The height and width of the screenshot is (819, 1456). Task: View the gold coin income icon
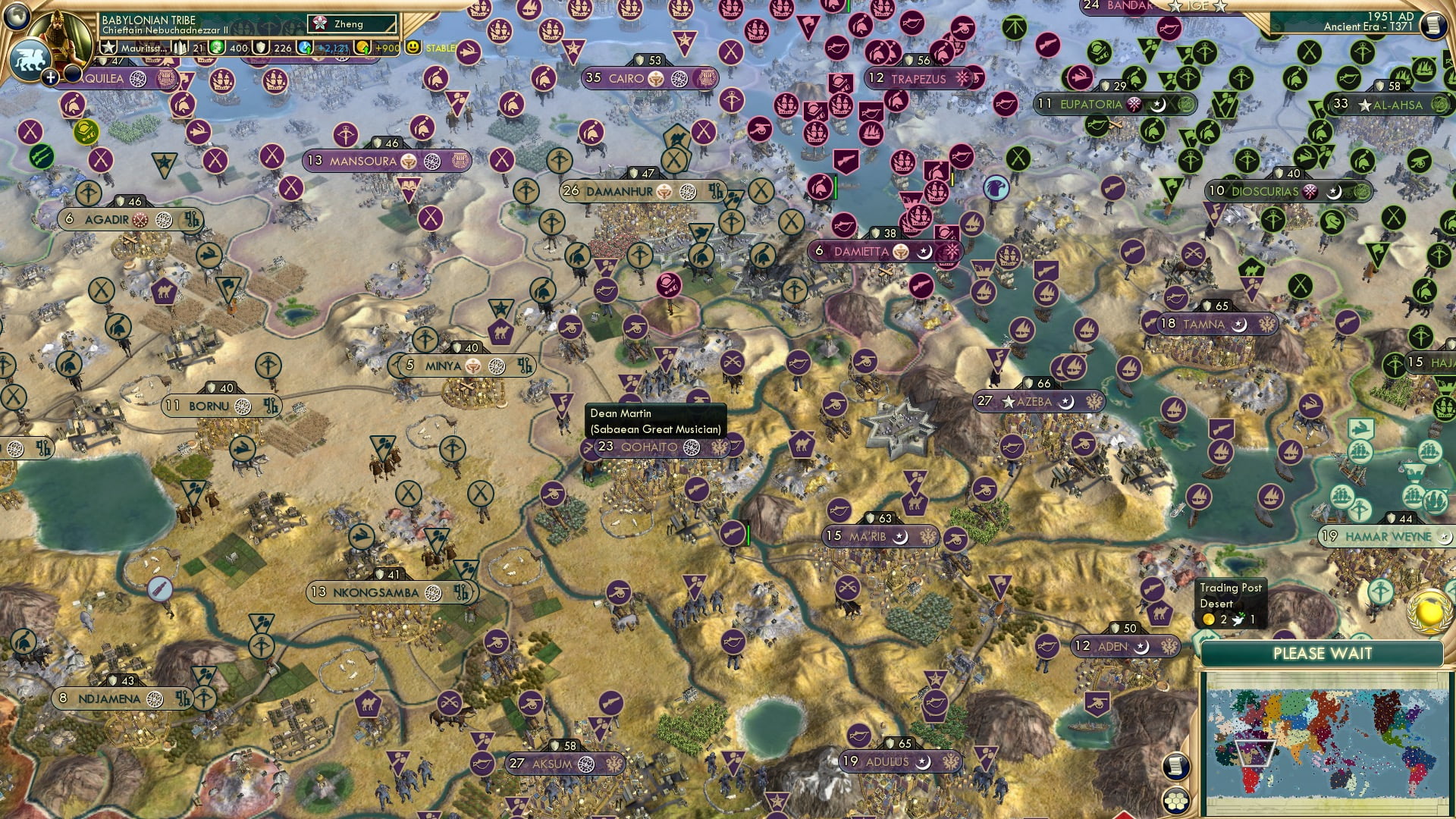point(363,48)
